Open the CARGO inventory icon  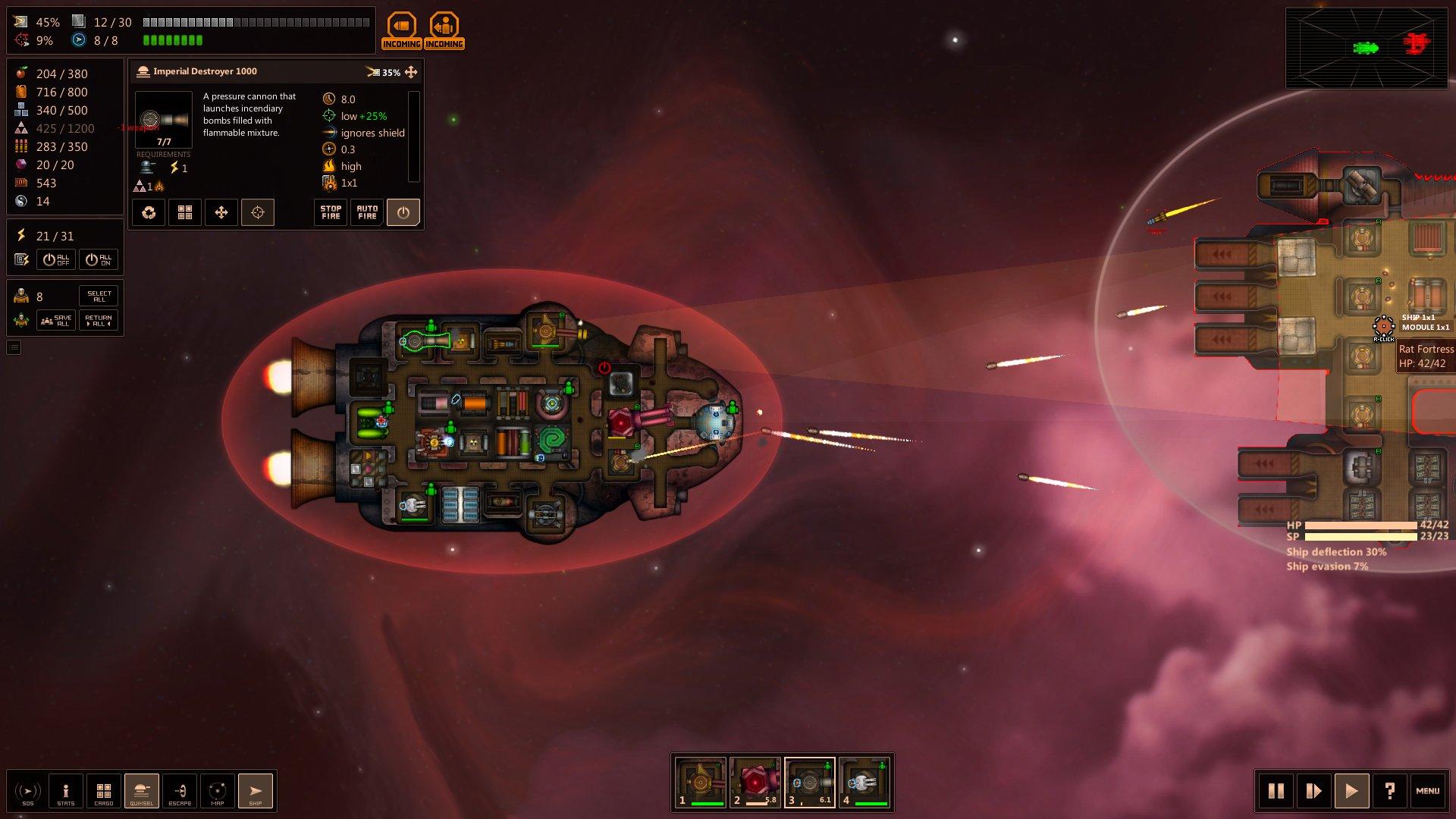104,791
